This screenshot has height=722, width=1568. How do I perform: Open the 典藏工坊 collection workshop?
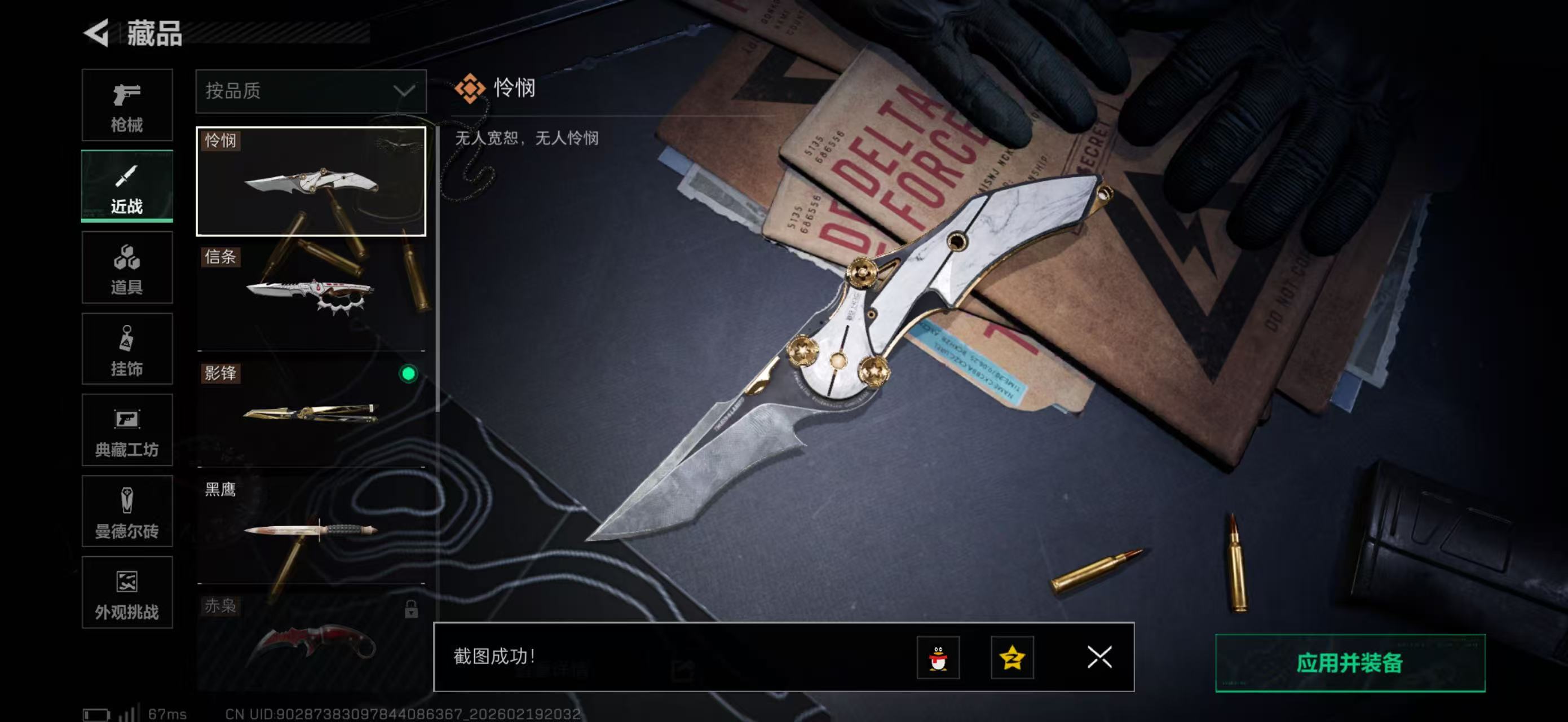coord(127,431)
